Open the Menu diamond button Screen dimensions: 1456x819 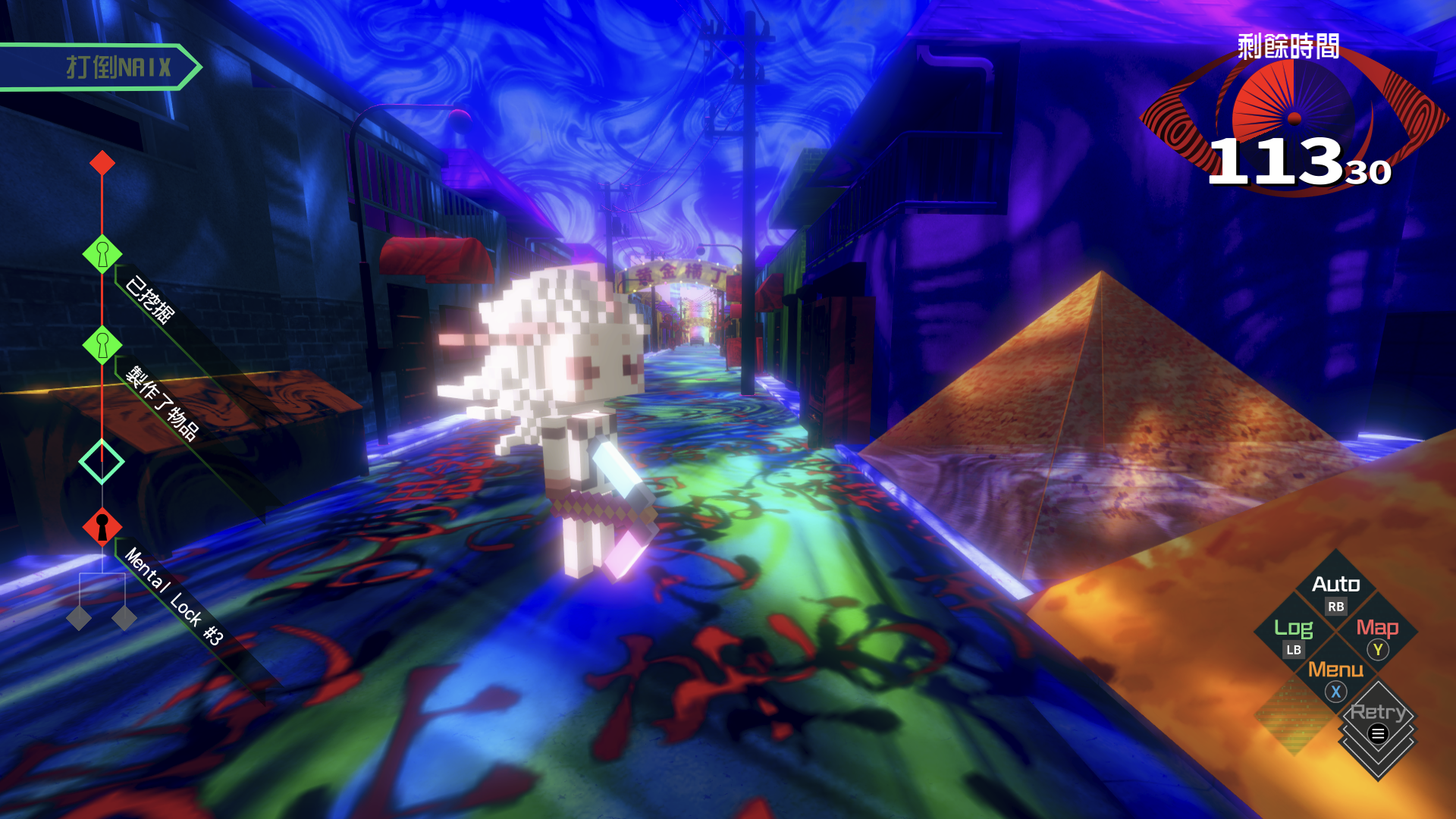(x=1335, y=678)
